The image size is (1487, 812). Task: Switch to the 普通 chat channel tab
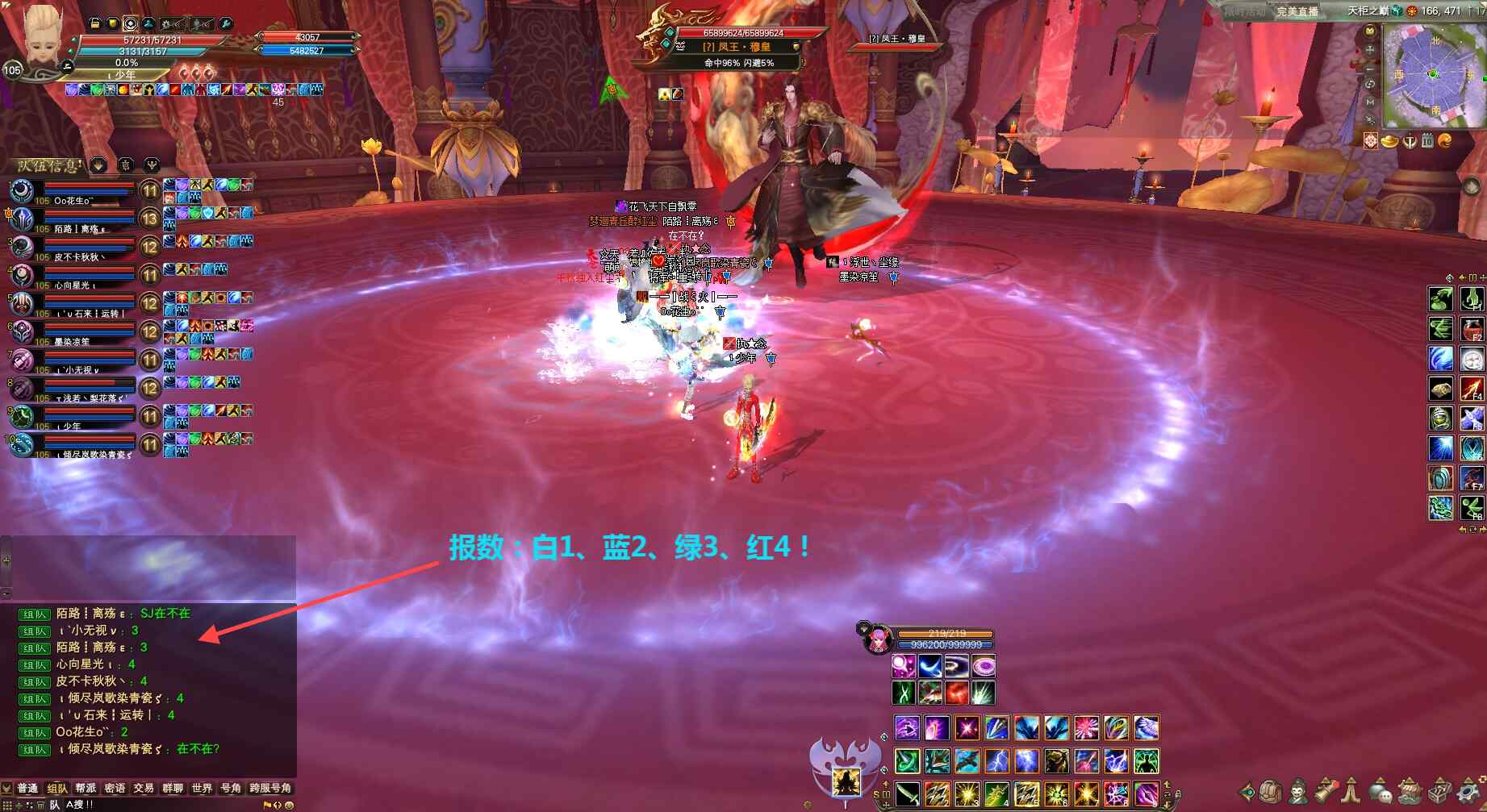[27, 788]
